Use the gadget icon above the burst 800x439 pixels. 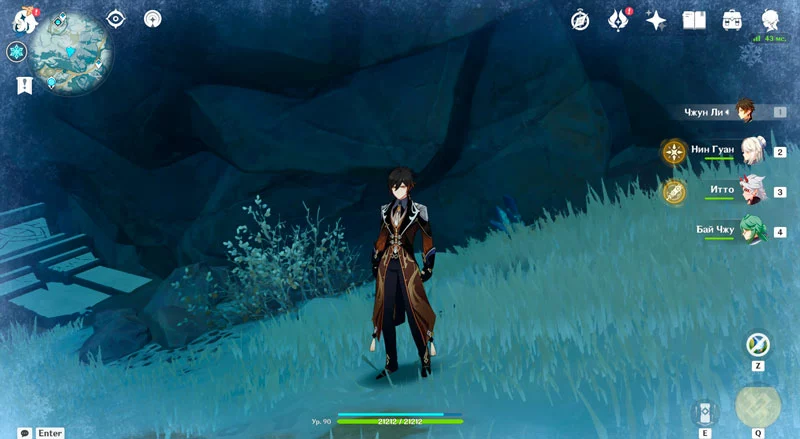757,345
